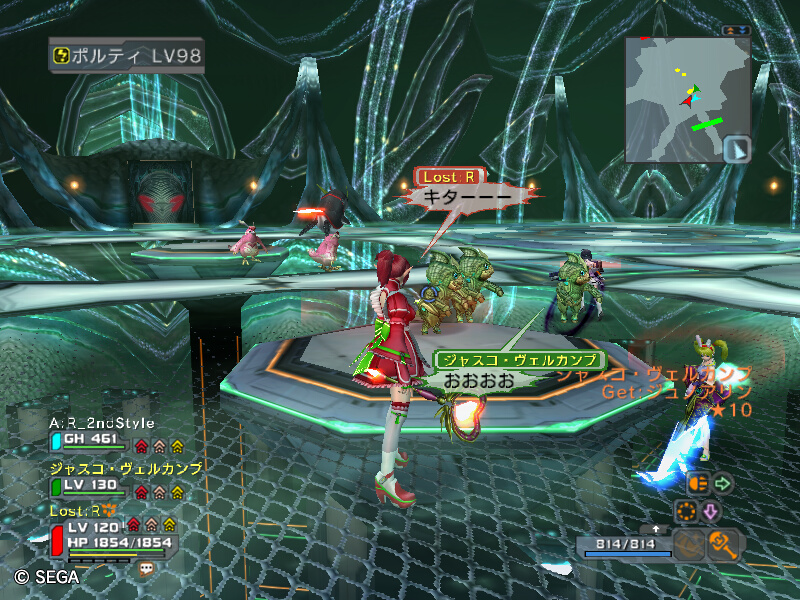
Task: Select the purple down-arrow palette icon
Action: 712,512
